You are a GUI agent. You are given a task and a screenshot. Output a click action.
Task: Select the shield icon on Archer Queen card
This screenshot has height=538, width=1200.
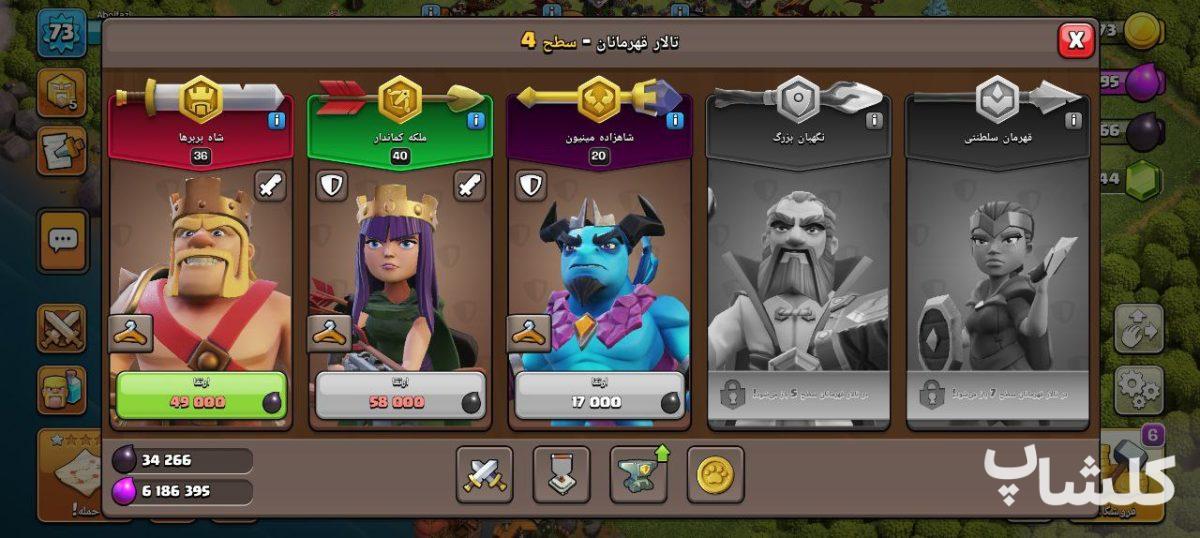coord(331,185)
